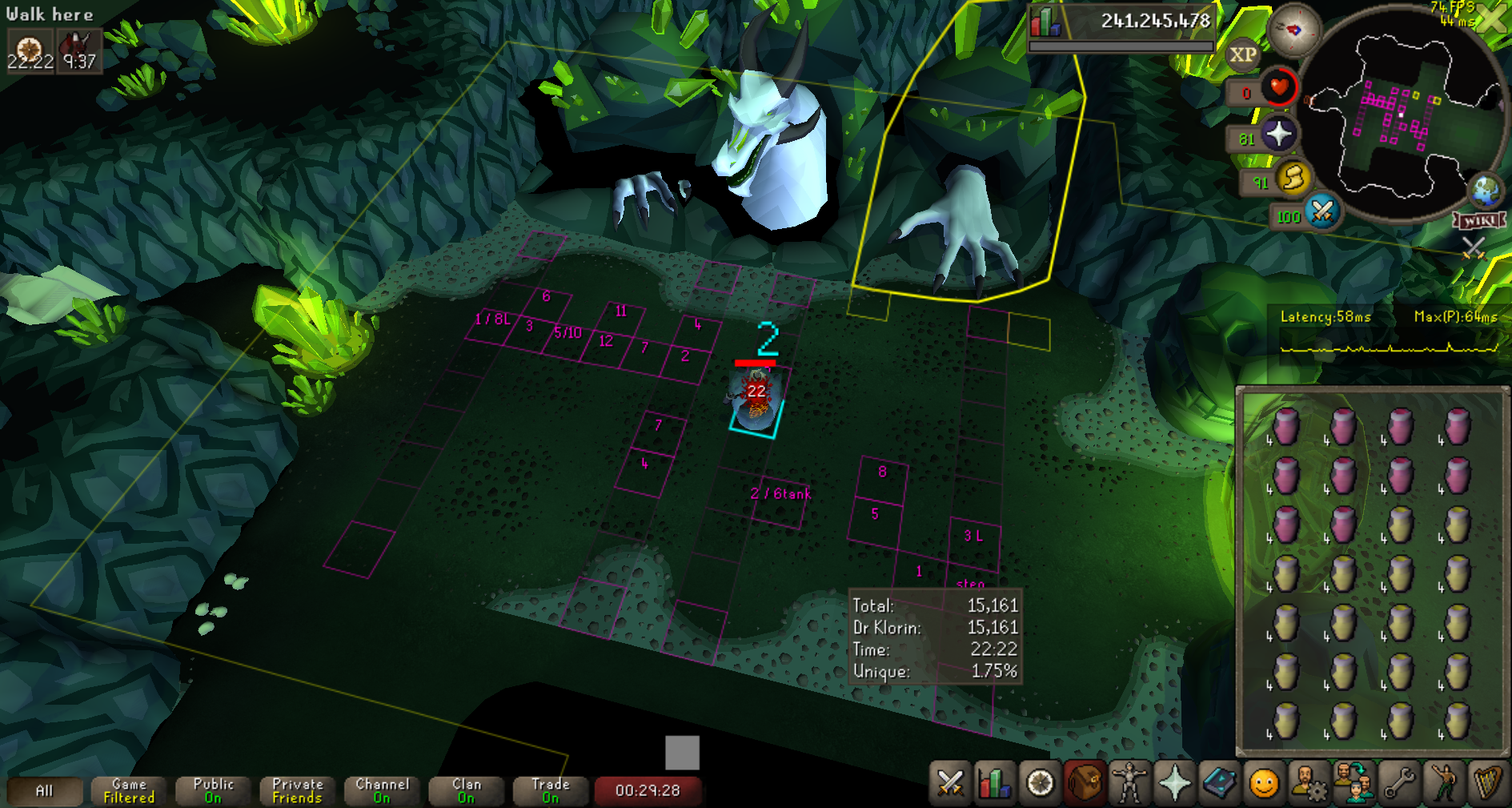Switch to the Clan chat tab
Screen dimensions: 1512x808
pyautogui.click(x=466, y=790)
